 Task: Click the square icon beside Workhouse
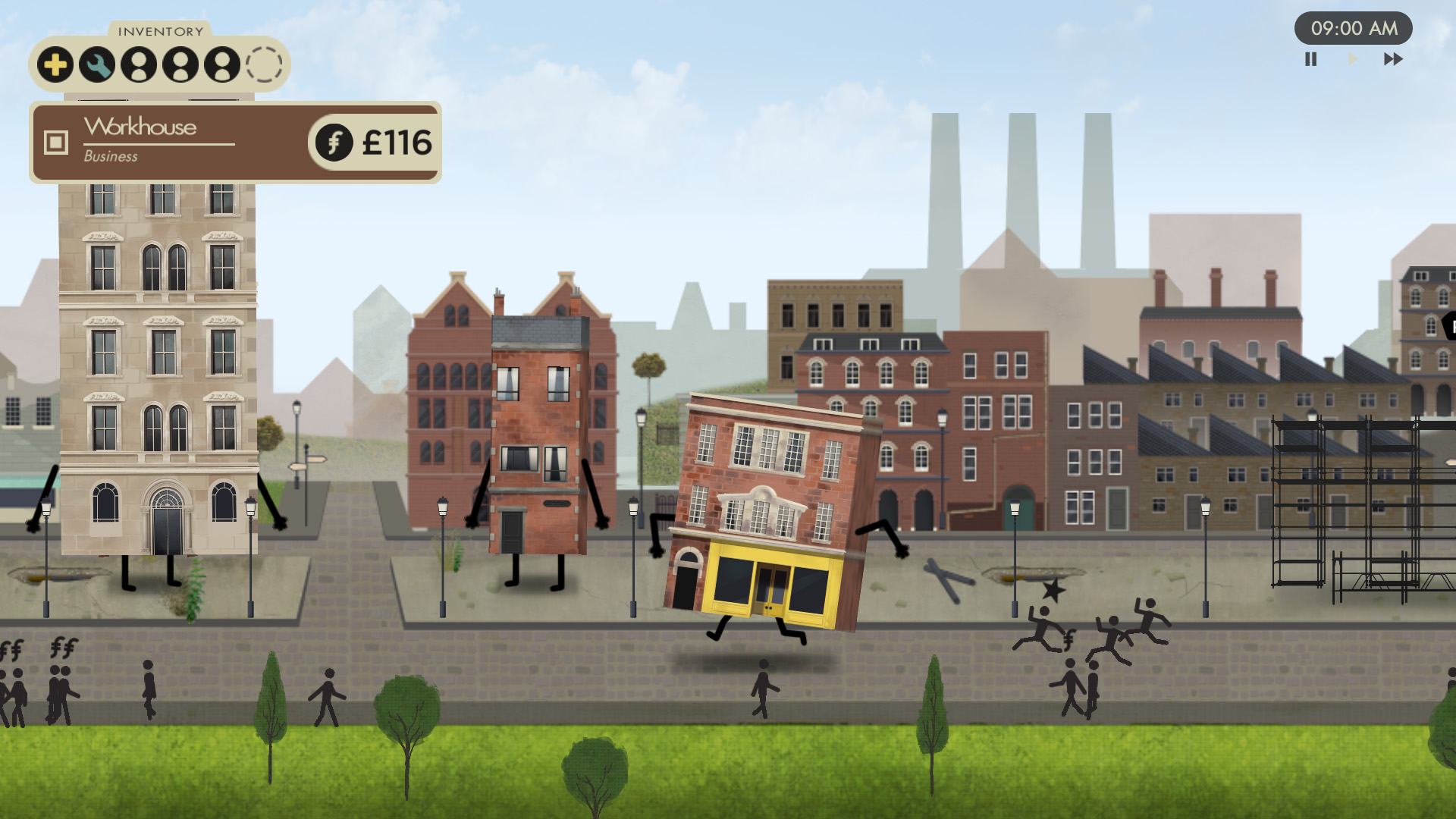point(56,142)
